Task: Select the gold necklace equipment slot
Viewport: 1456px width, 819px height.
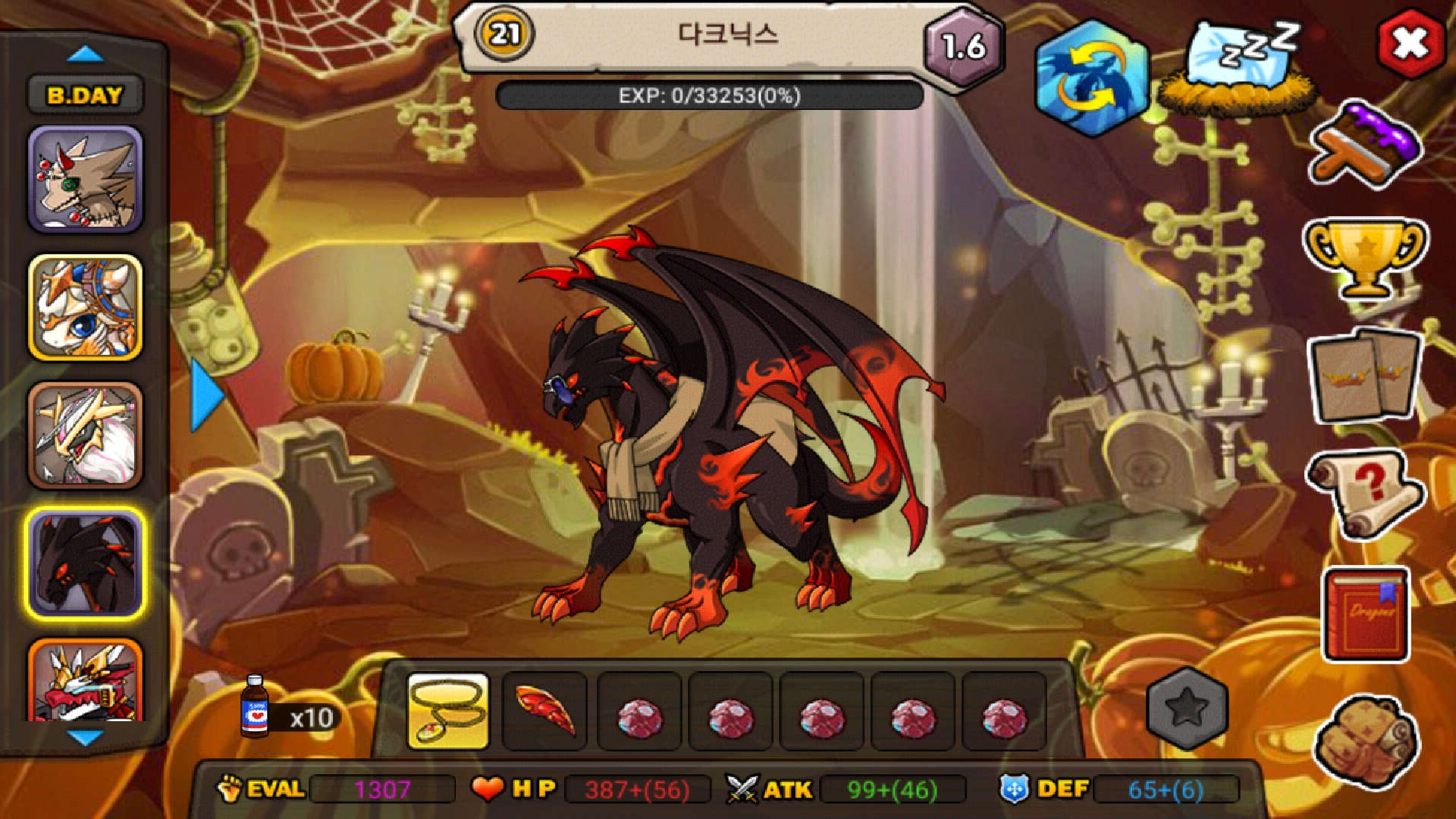Action: pyautogui.click(x=448, y=711)
